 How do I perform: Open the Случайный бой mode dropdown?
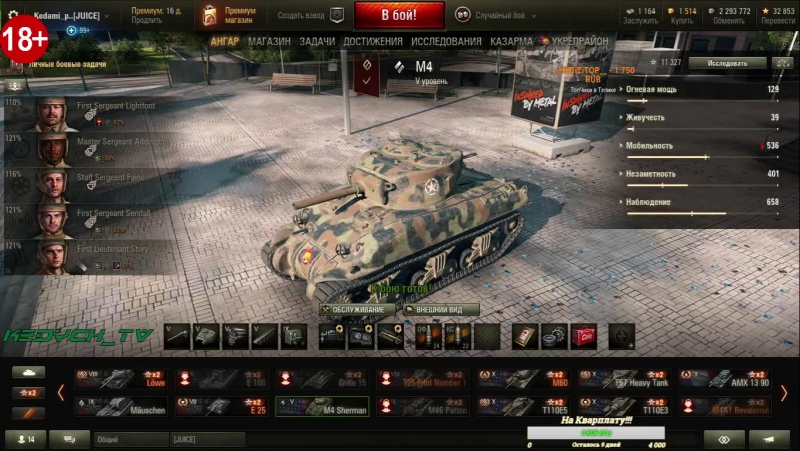(495, 15)
